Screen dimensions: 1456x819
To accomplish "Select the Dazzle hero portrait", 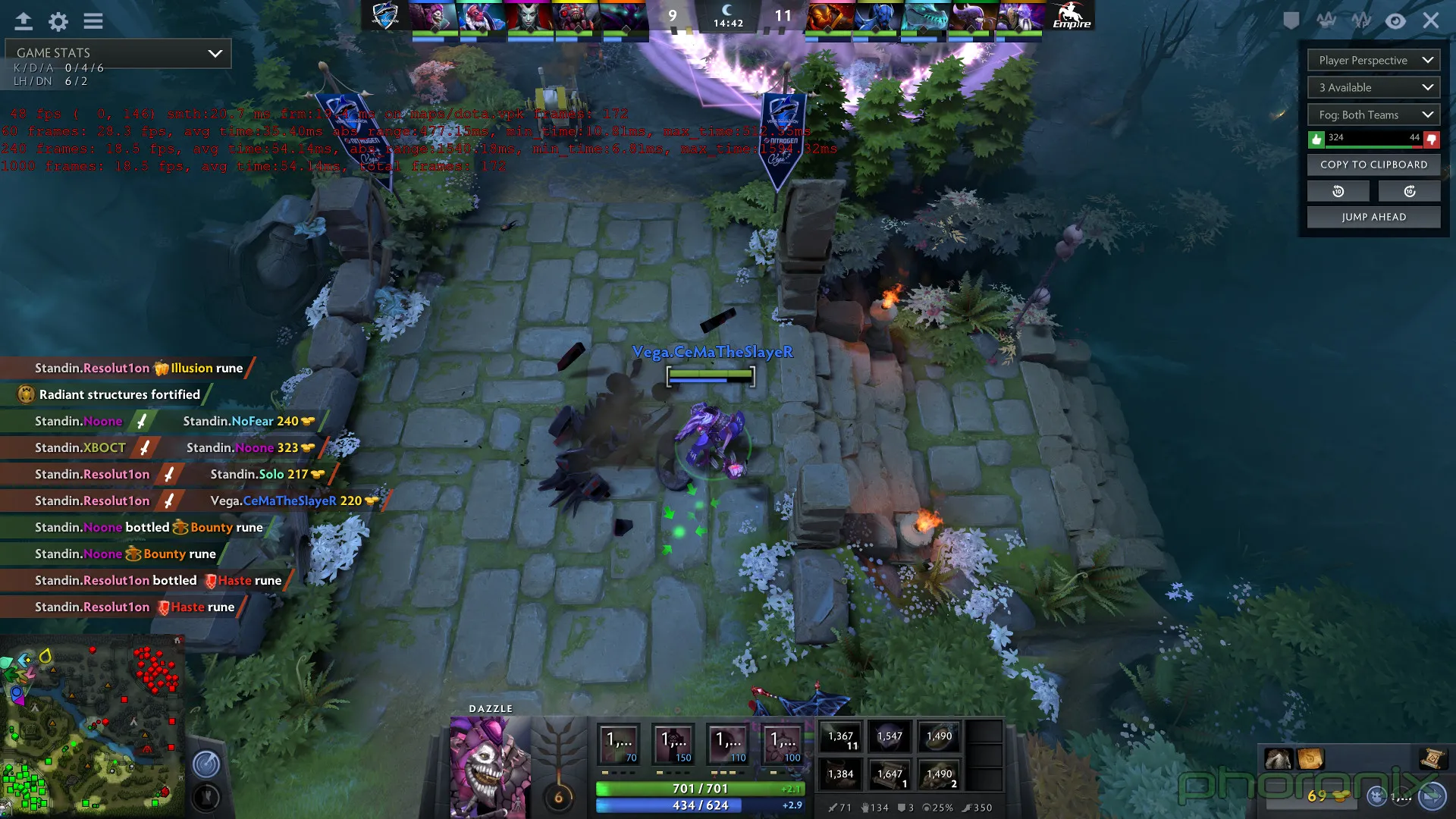I will tap(489, 766).
